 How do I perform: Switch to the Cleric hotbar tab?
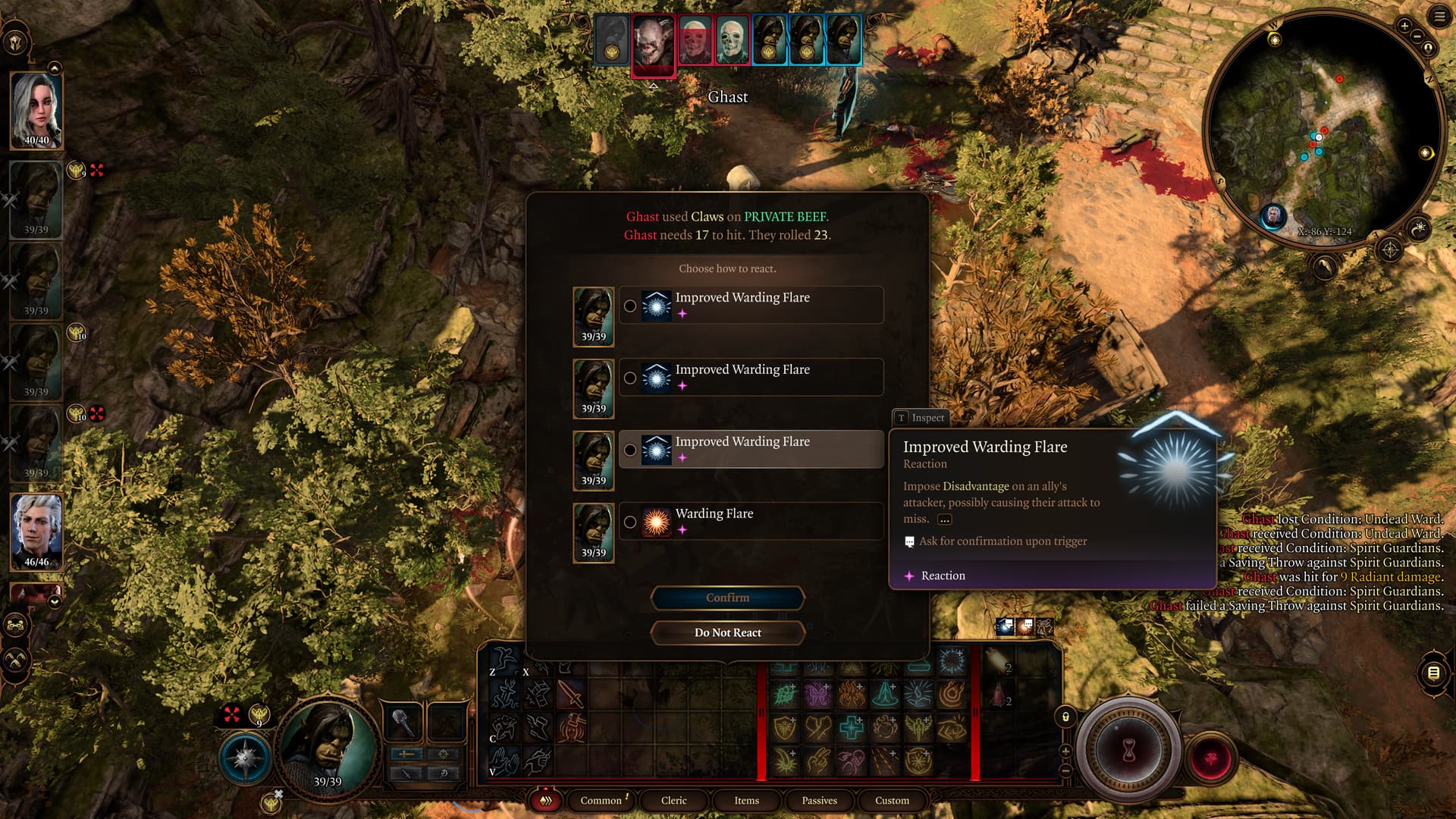[x=673, y=800]
